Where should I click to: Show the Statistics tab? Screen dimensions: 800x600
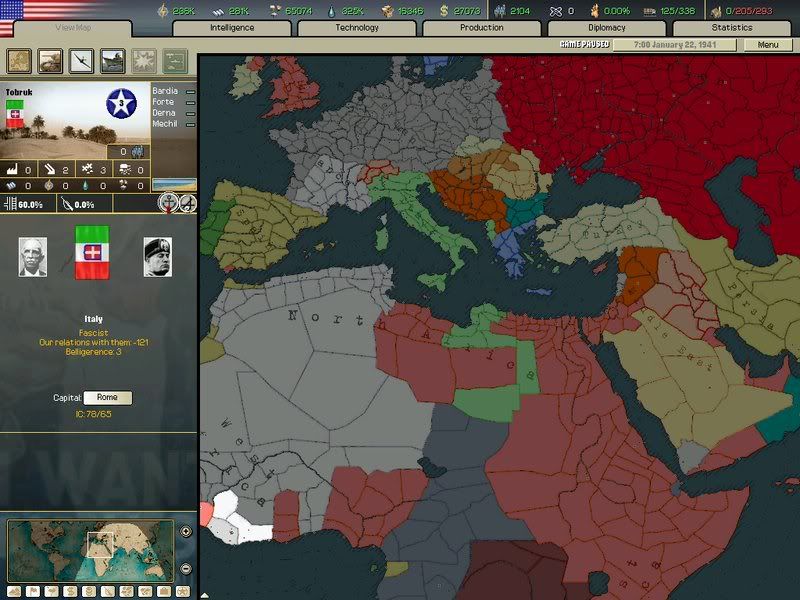732,28
